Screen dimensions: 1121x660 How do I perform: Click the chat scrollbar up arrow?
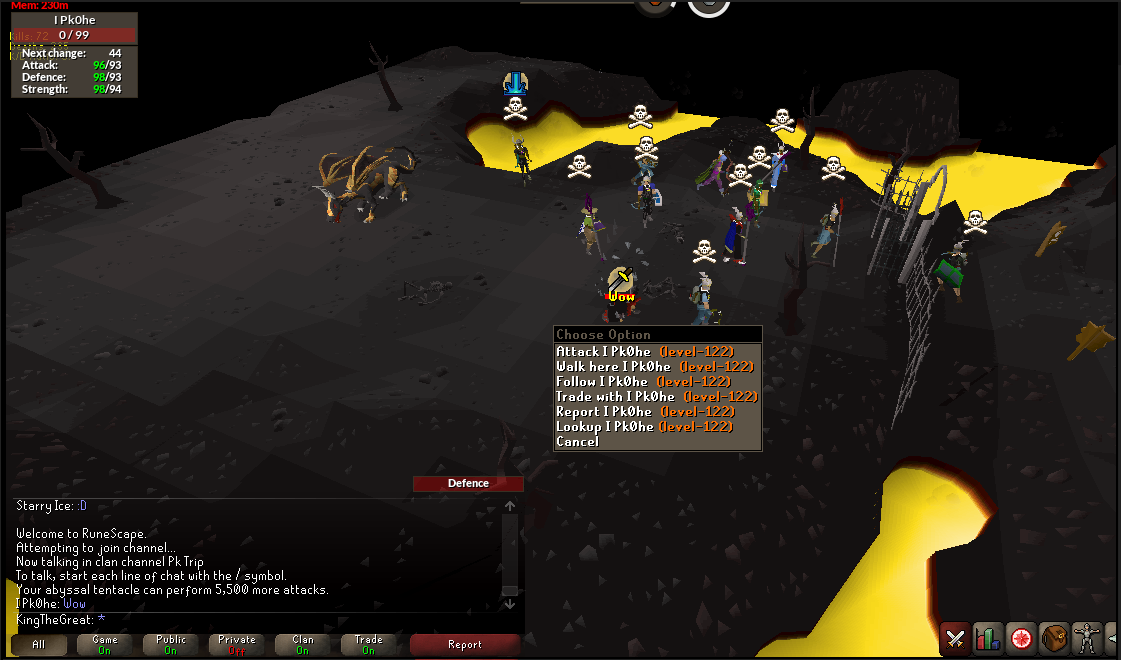pyautogui.click(x=510, y=507)
